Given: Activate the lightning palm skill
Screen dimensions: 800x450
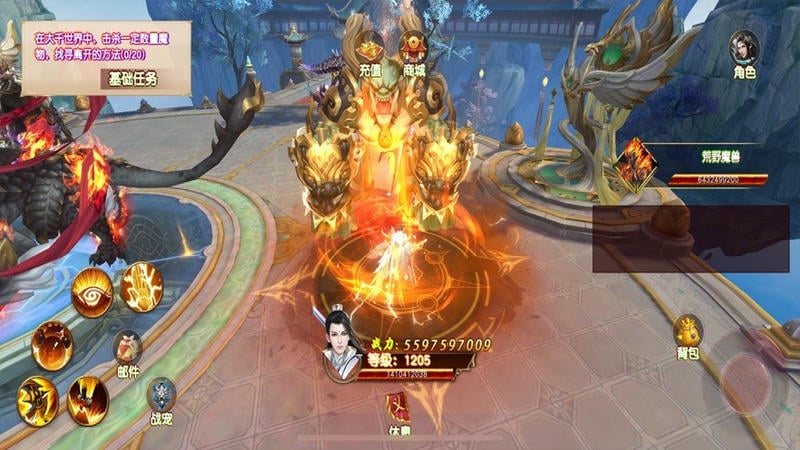Looking at the screenshot, I should 142,287.
